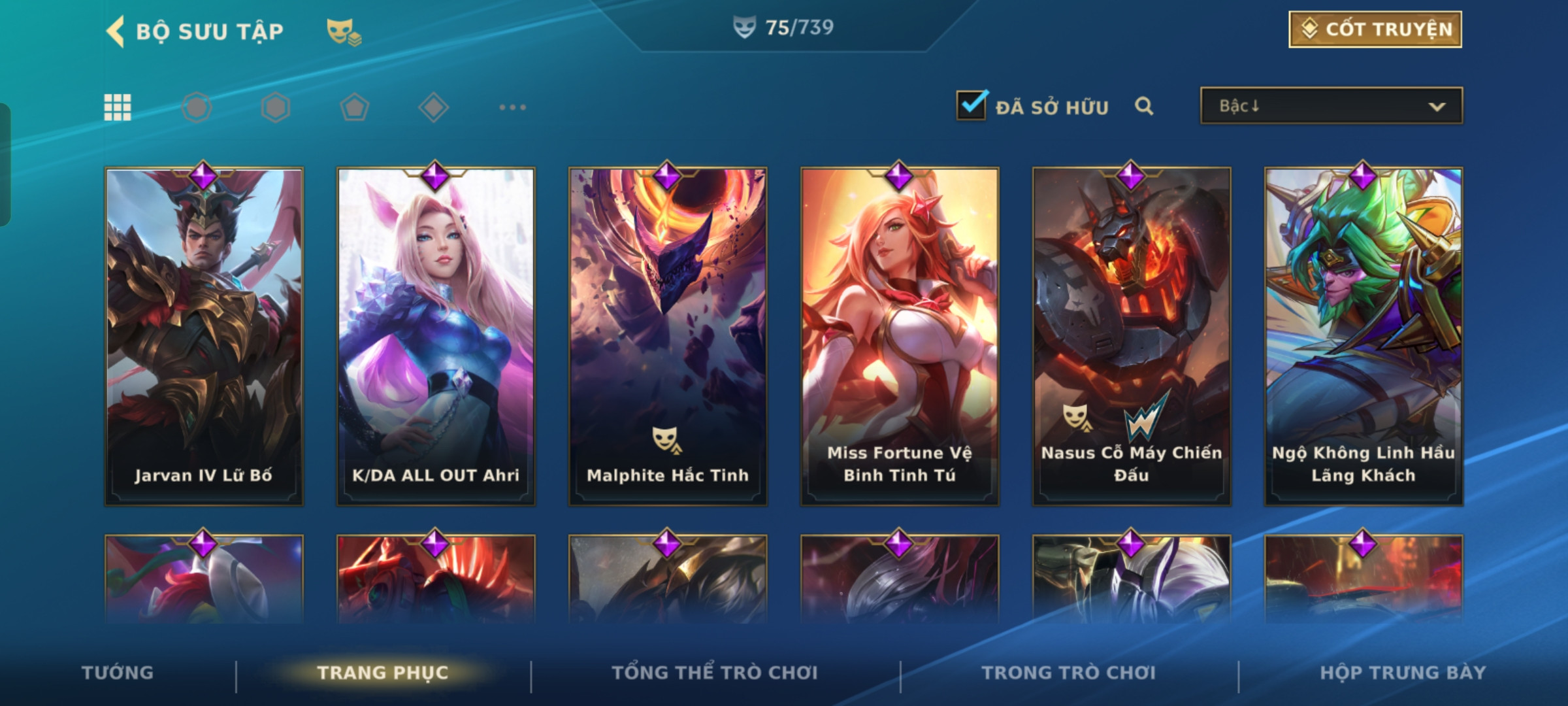This screenshot has height=706, width=1568.
Task: Toggle the Đã Sở Hữu checkbox
Action: point(972,105)
